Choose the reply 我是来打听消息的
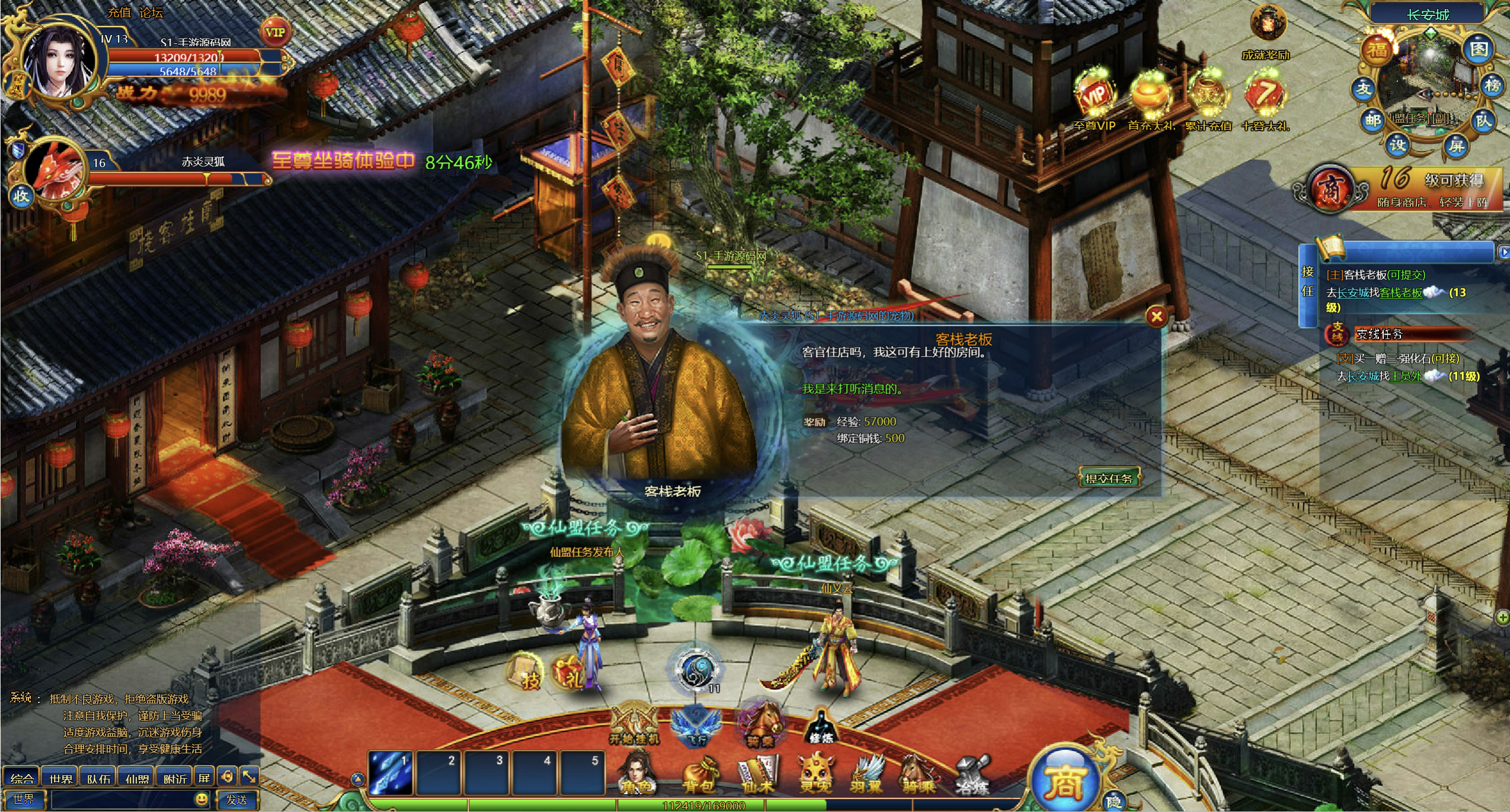Screen dimensions: 1510x812 coord(852,389)
